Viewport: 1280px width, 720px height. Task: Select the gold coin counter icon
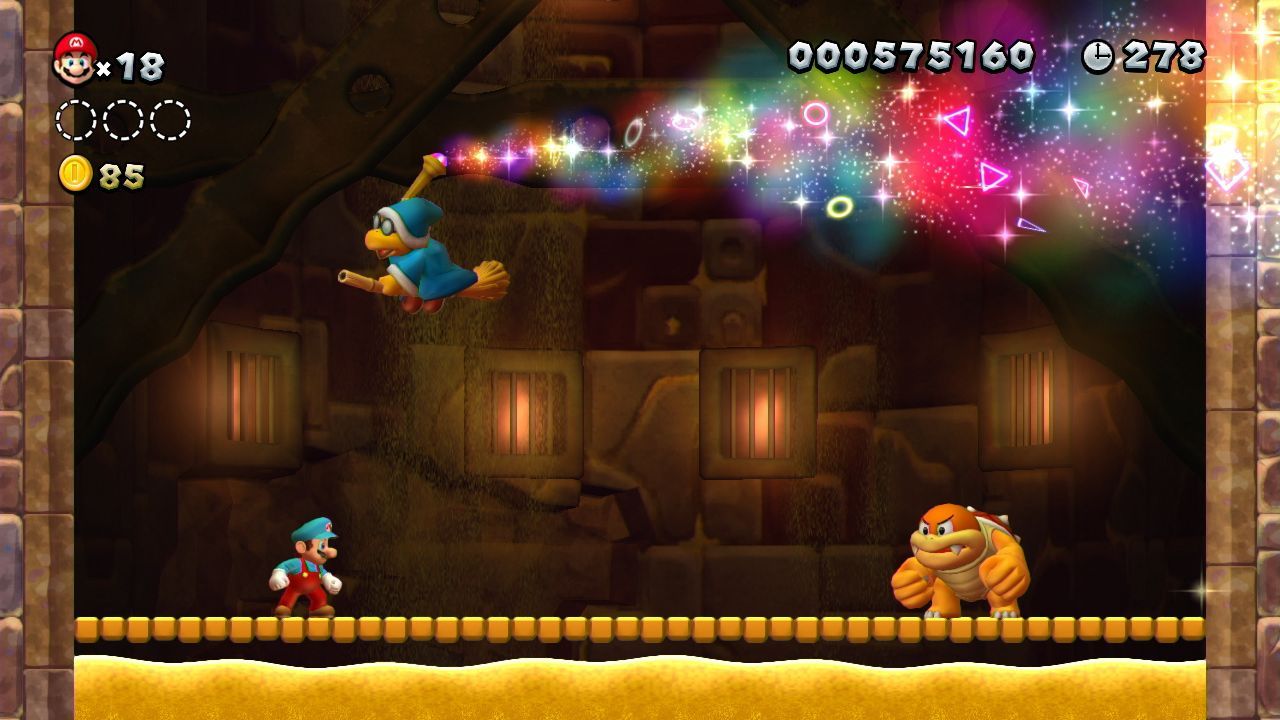coord(75,174)
